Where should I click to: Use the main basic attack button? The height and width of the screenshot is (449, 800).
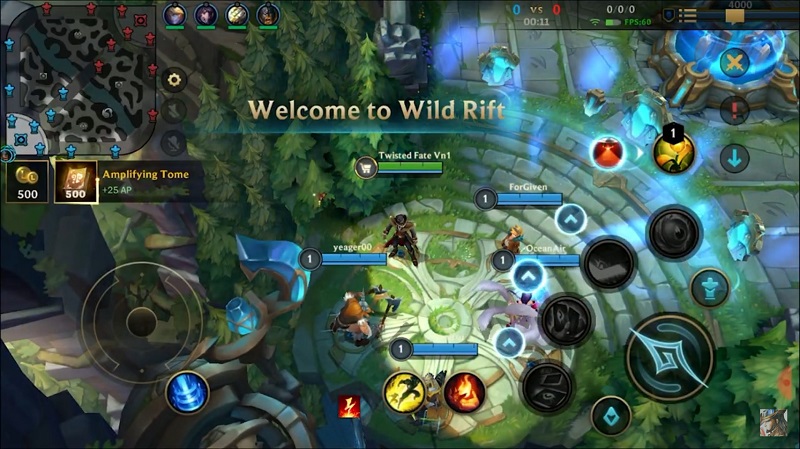669,356
